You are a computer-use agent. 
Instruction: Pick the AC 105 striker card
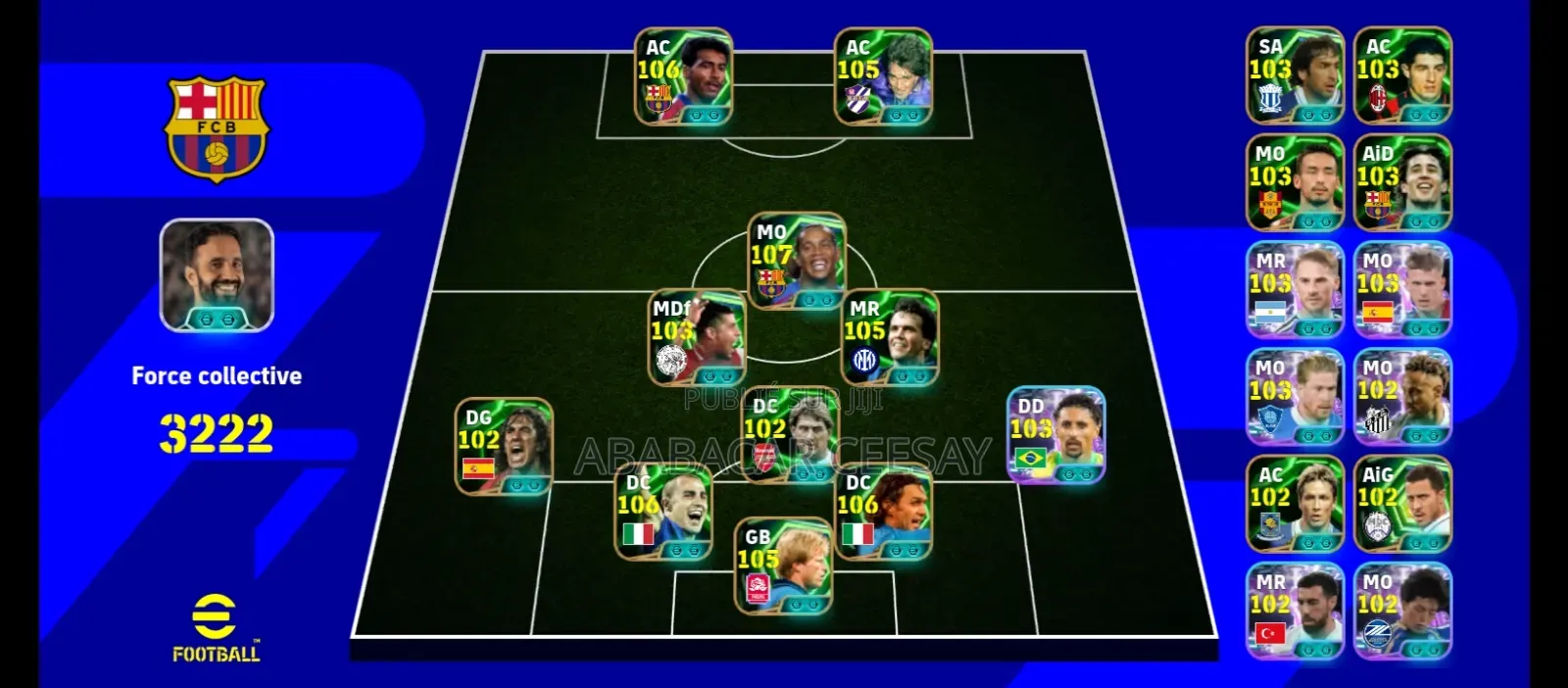pyautogui.click(x=883, y=76)
